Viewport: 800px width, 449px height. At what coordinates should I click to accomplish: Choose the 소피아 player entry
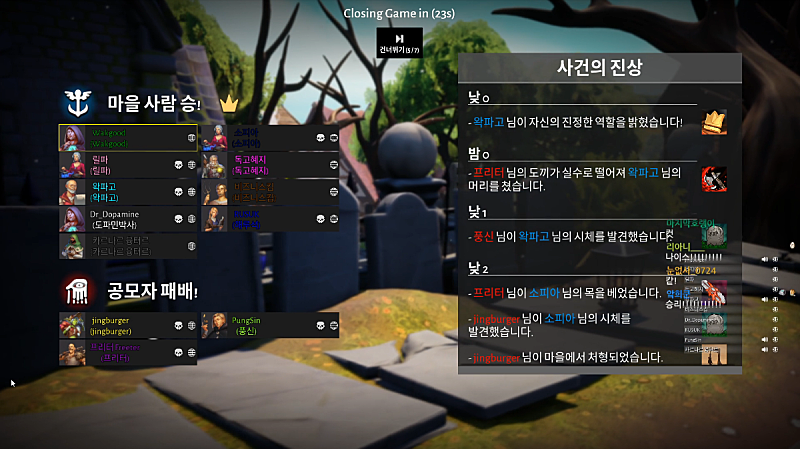[271, 137]
